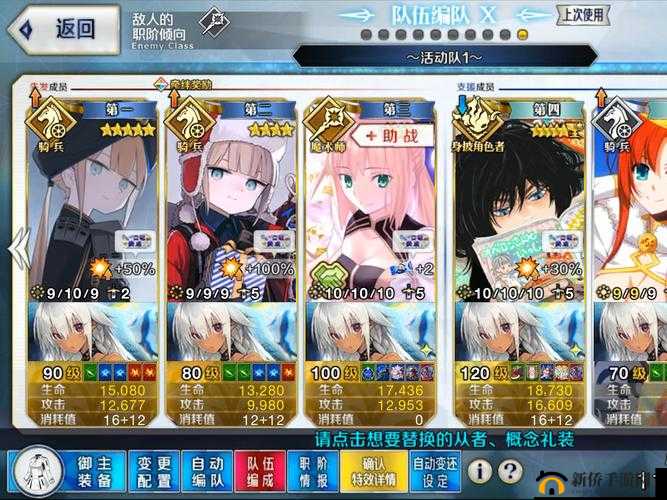
Task: Choose 自动编队 auto formation
Action: (207, 472)
